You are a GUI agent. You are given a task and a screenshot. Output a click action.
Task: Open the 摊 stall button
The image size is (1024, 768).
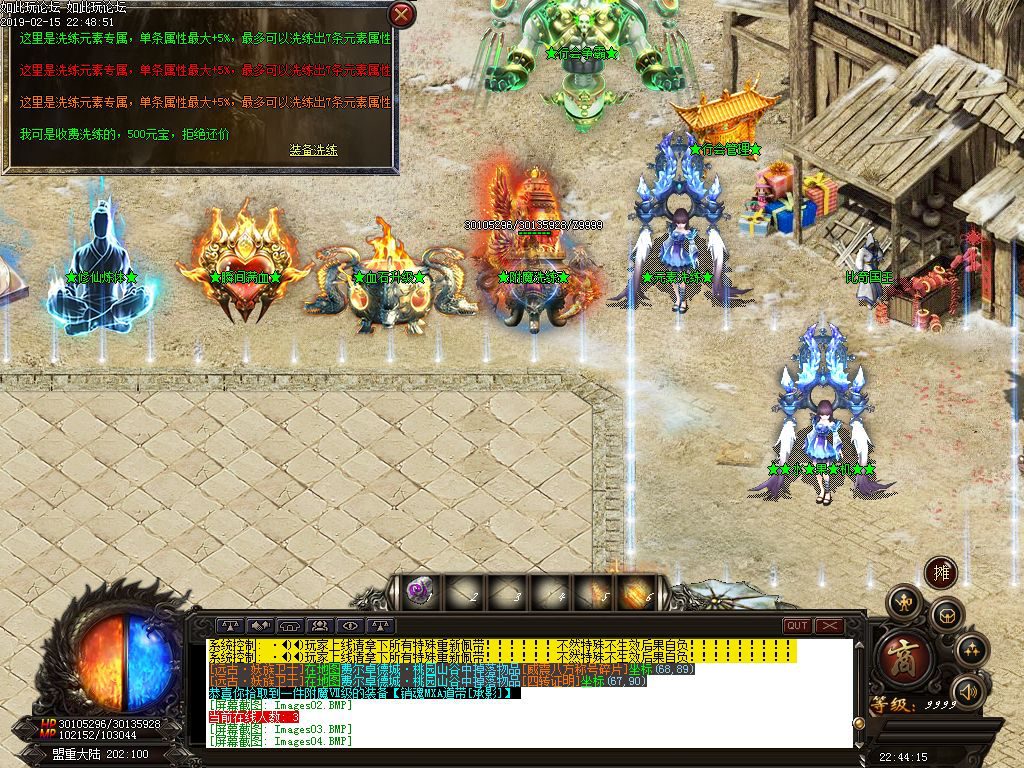point(940,573)
